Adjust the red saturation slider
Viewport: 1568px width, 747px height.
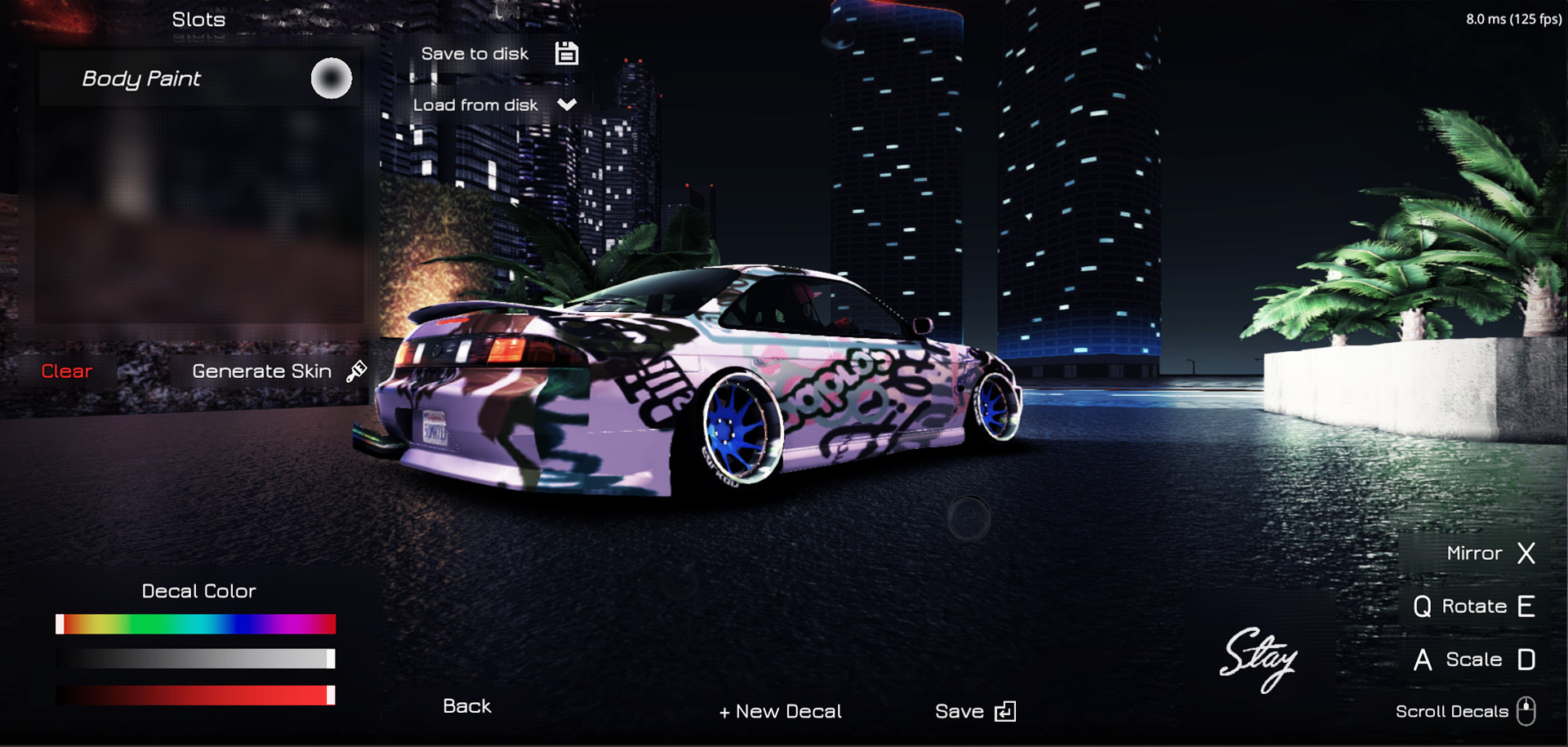tap(196, 695)
